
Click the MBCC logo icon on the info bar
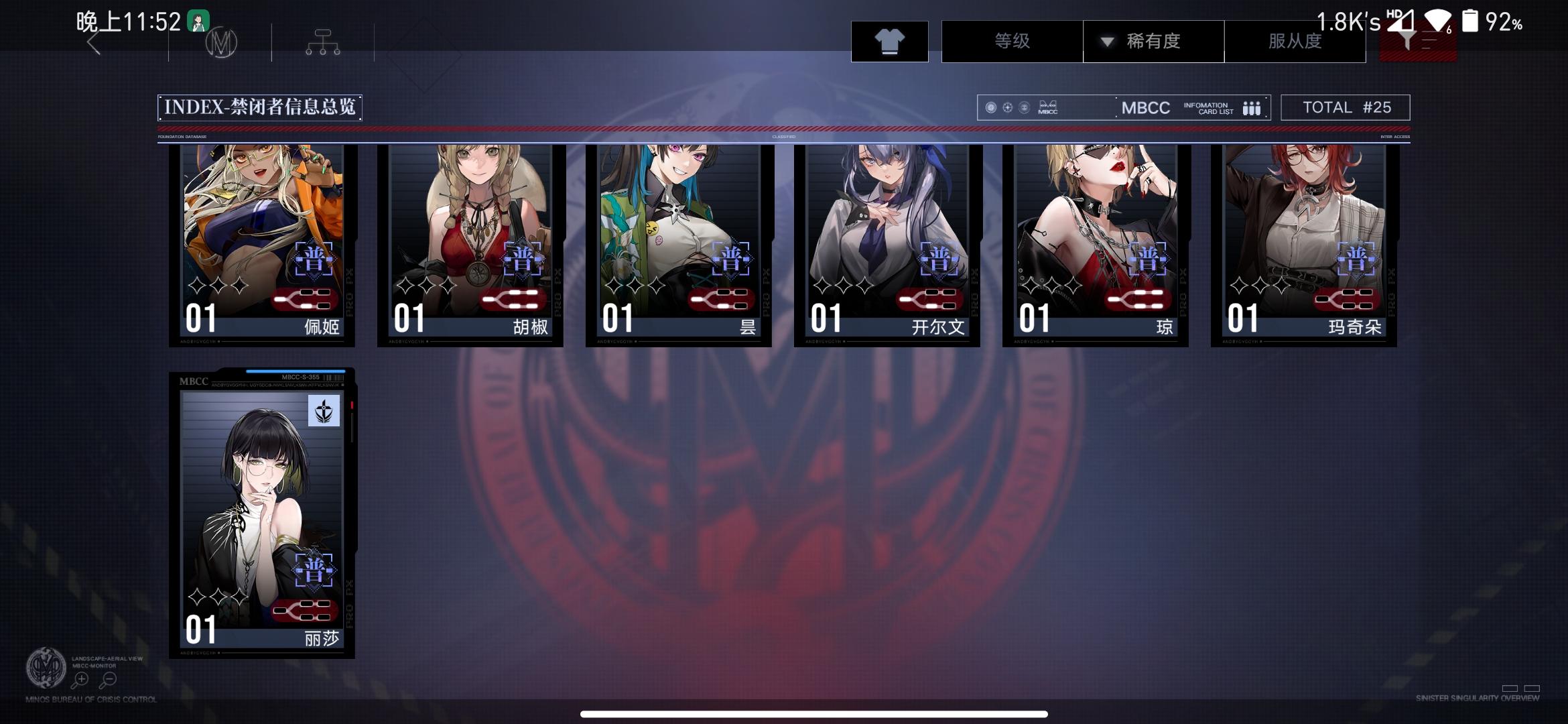click(x=1047, y=107)
